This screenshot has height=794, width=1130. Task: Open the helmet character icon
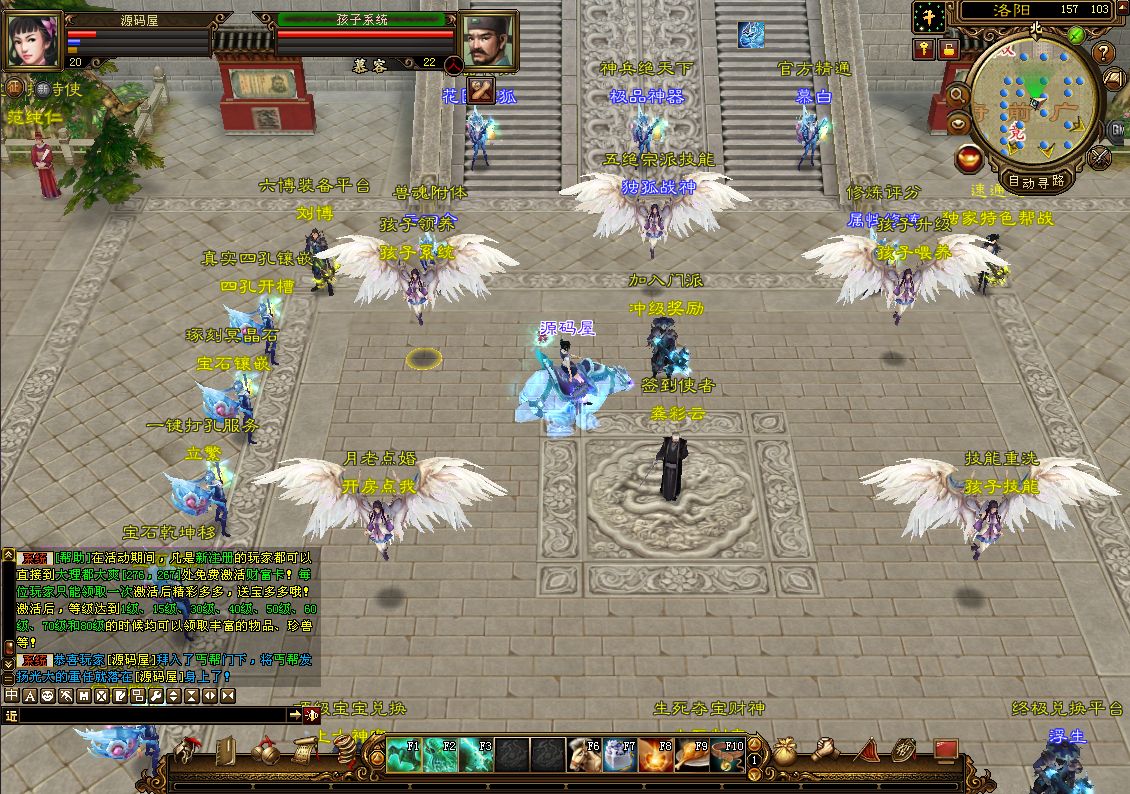click(186, 750)
